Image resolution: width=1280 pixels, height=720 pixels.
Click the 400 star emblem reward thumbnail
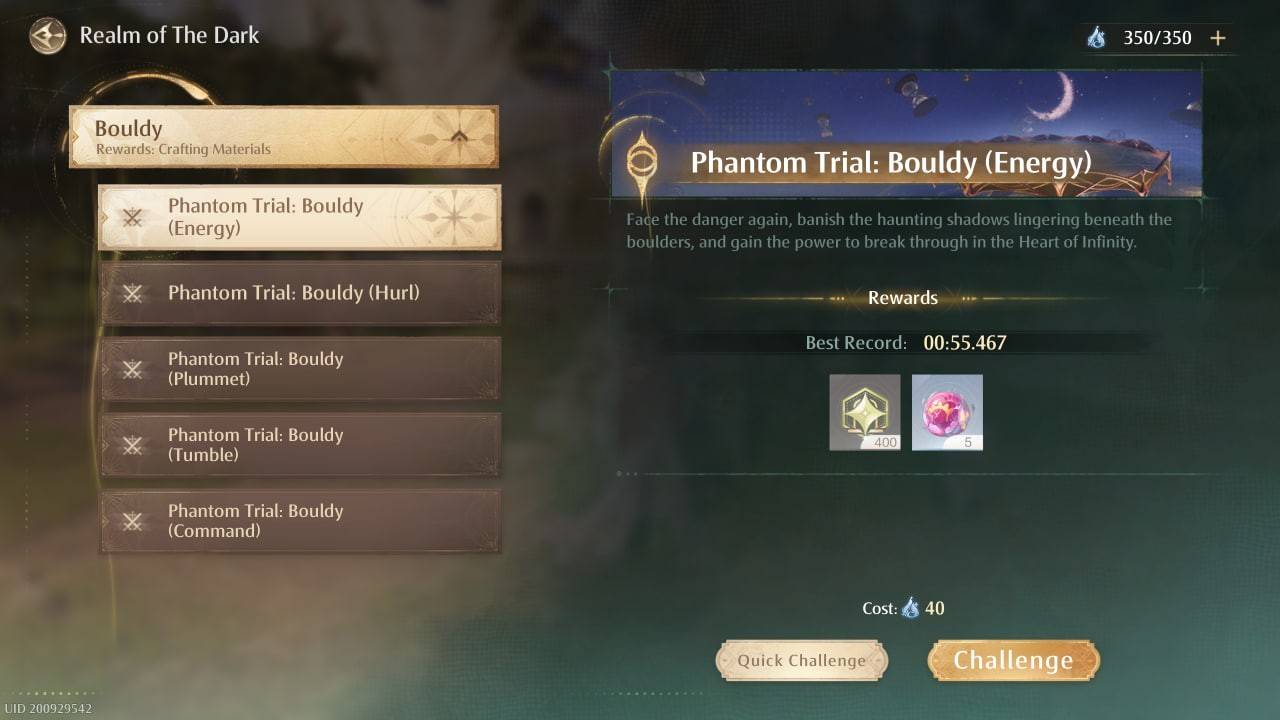tap(864, 412)
